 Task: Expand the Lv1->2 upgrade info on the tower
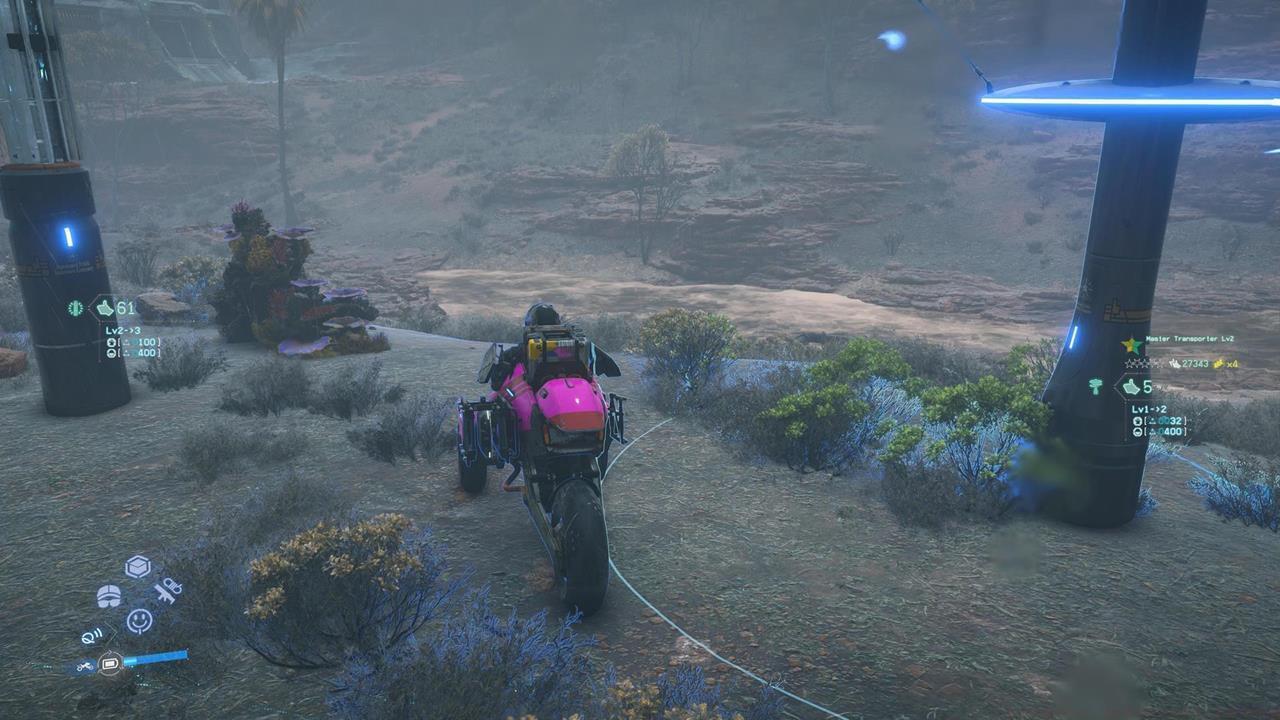click(1149, 410)
